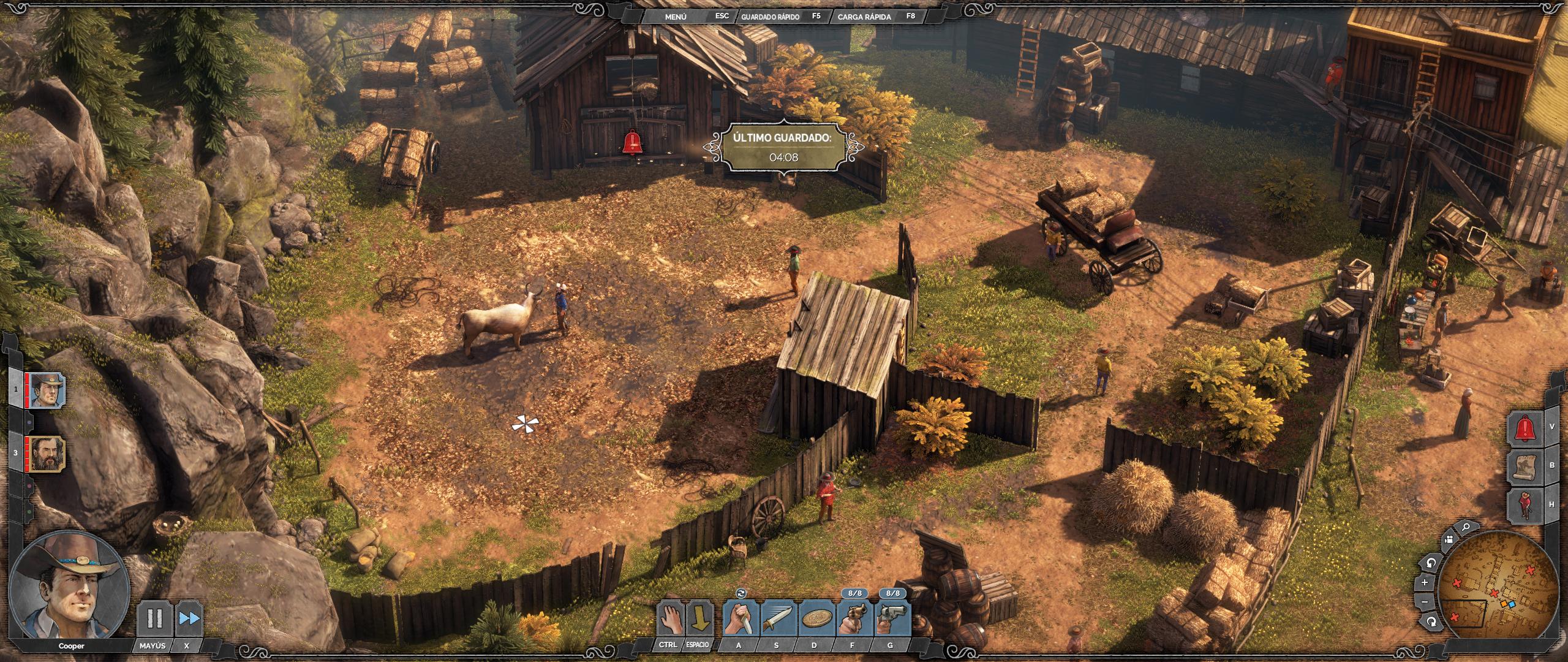Toggle the fast-forward button
The height and width of the screenshot is (662, 1568).
pyautogui.click(x=189, y=618)
